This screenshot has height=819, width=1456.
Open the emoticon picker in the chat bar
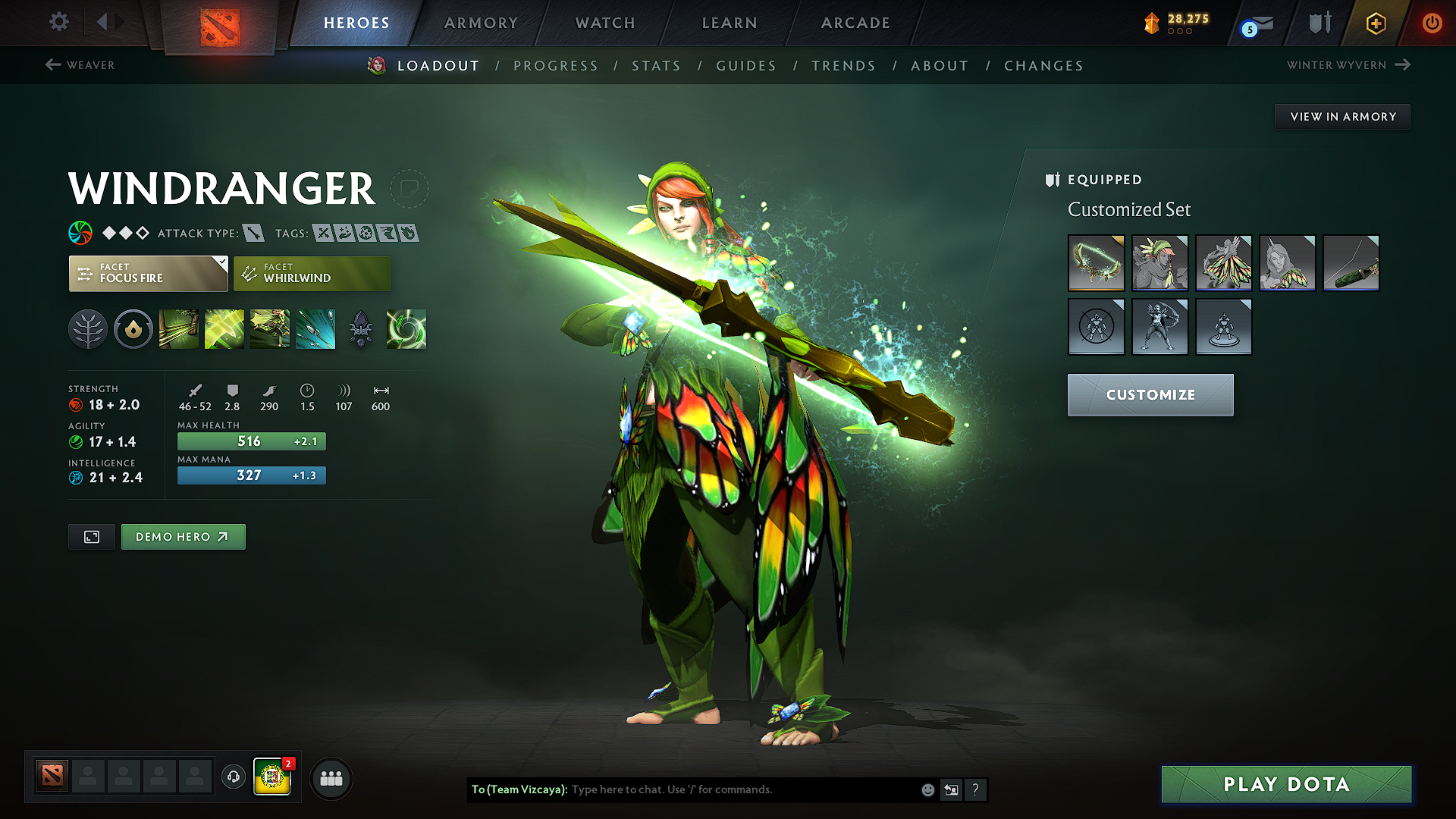927,789
